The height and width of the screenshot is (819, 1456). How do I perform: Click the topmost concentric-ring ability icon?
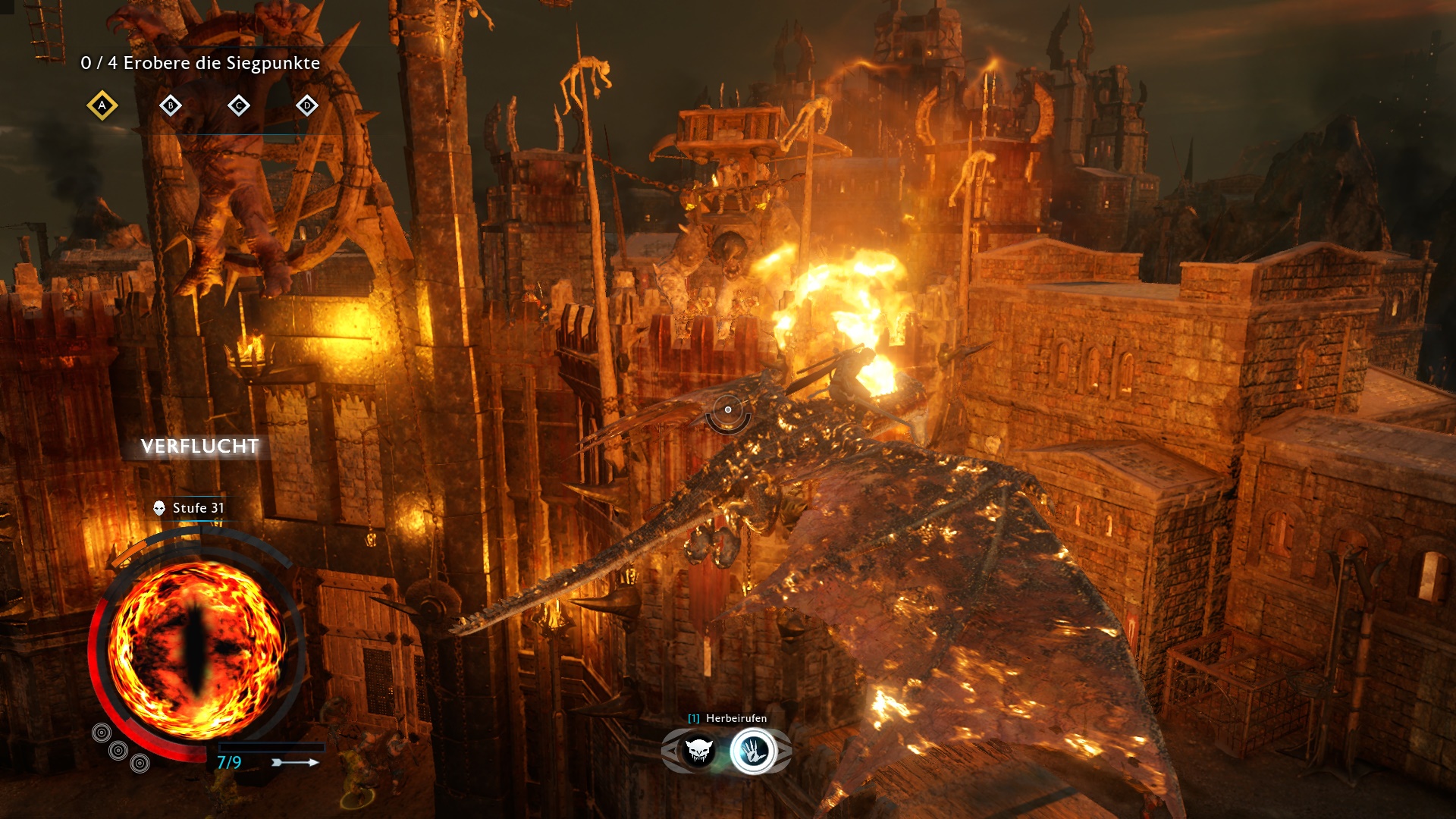101,733
